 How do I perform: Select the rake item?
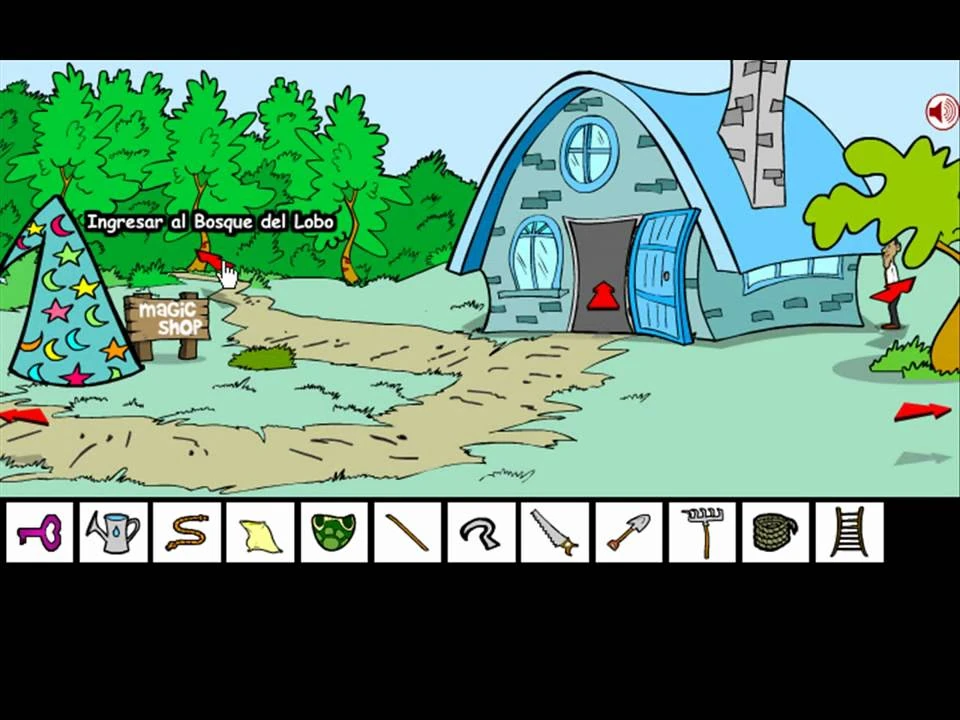pos(702,532)
